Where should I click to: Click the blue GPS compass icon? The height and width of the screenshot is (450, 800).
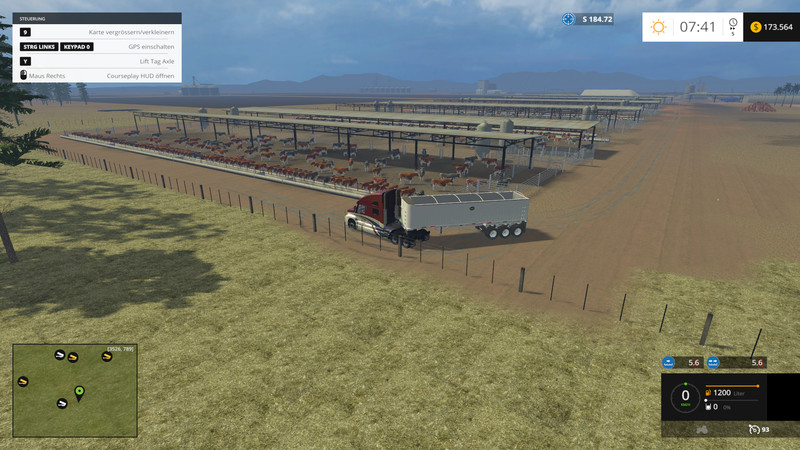click(x=569, y=19)
